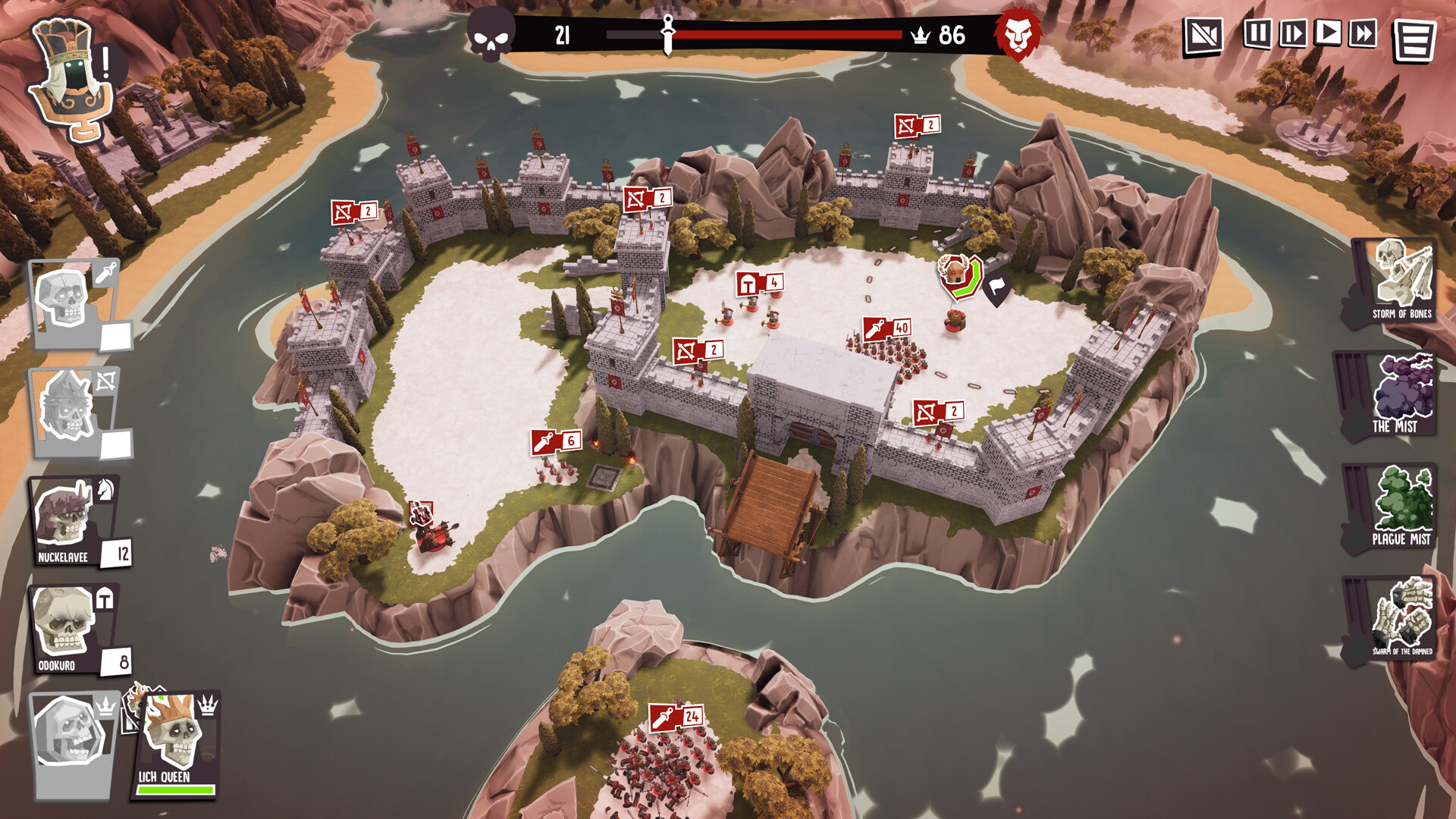The width and height of the screenshot is (1456, 819).
Task: Click the sword marker on the battle progress bar
Action: coord(667,34)
